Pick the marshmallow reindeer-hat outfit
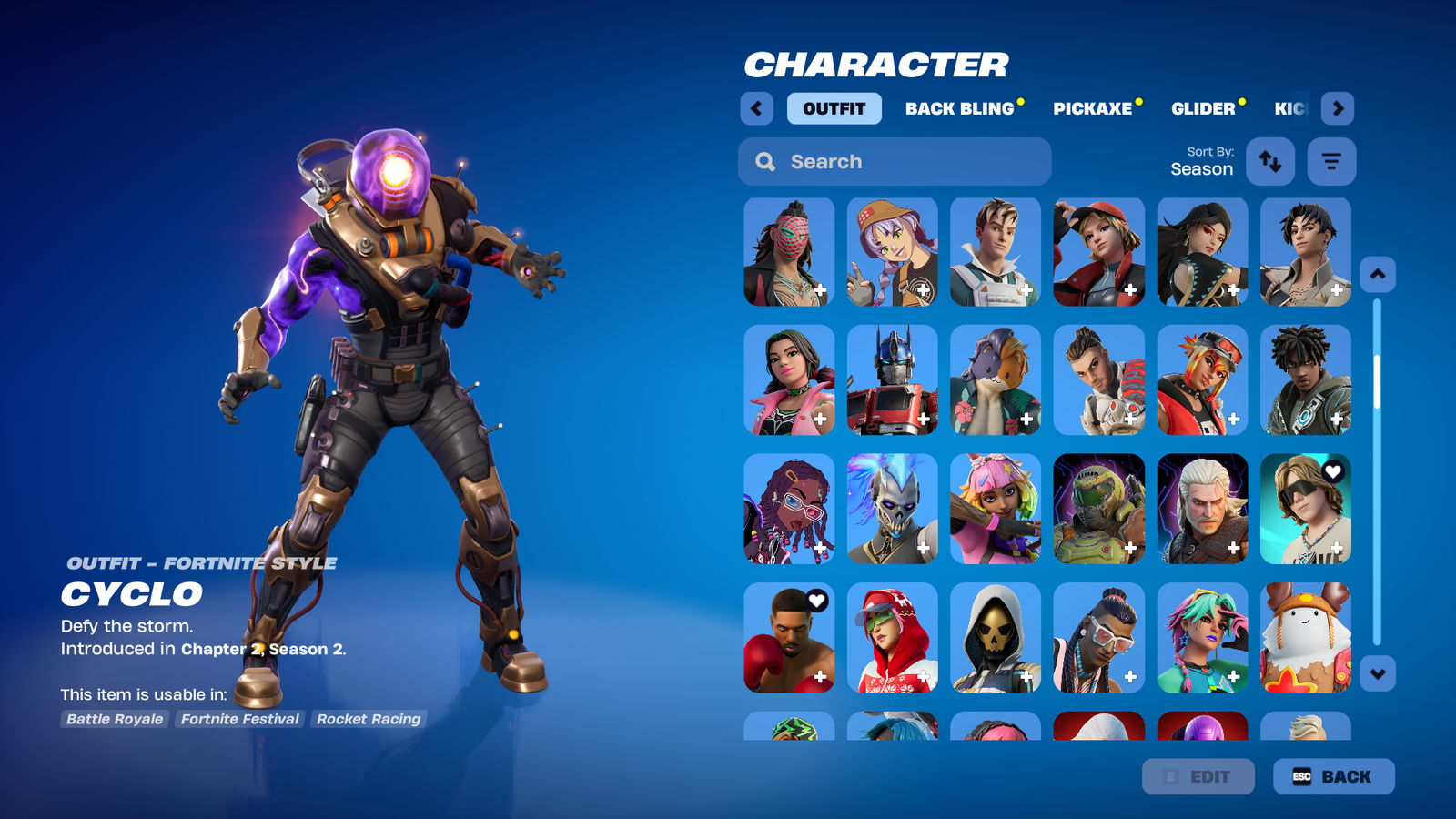Screen dimensions: 1456x819 [1305, 638]
